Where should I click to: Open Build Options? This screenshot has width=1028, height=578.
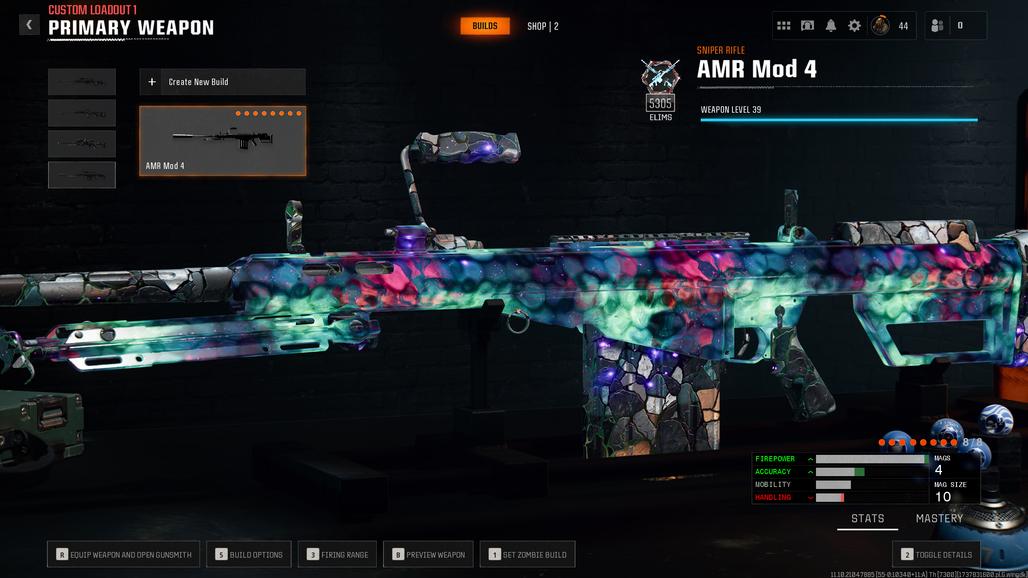pyautogui.click(x=249, y=554)
